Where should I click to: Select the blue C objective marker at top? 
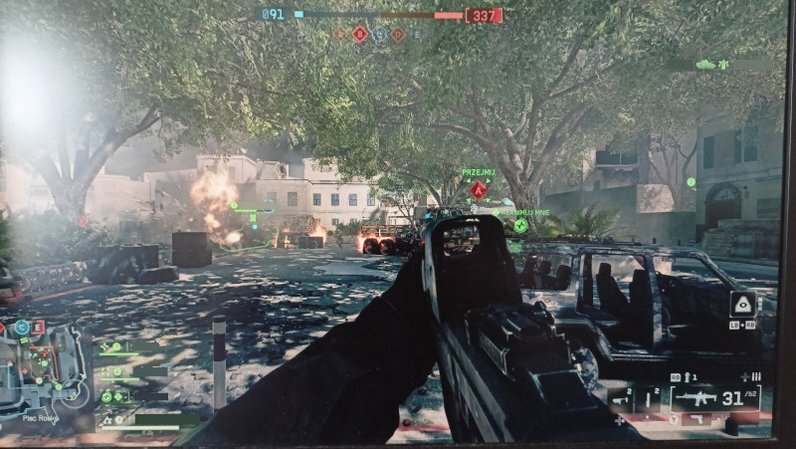(x=380, y=34)
